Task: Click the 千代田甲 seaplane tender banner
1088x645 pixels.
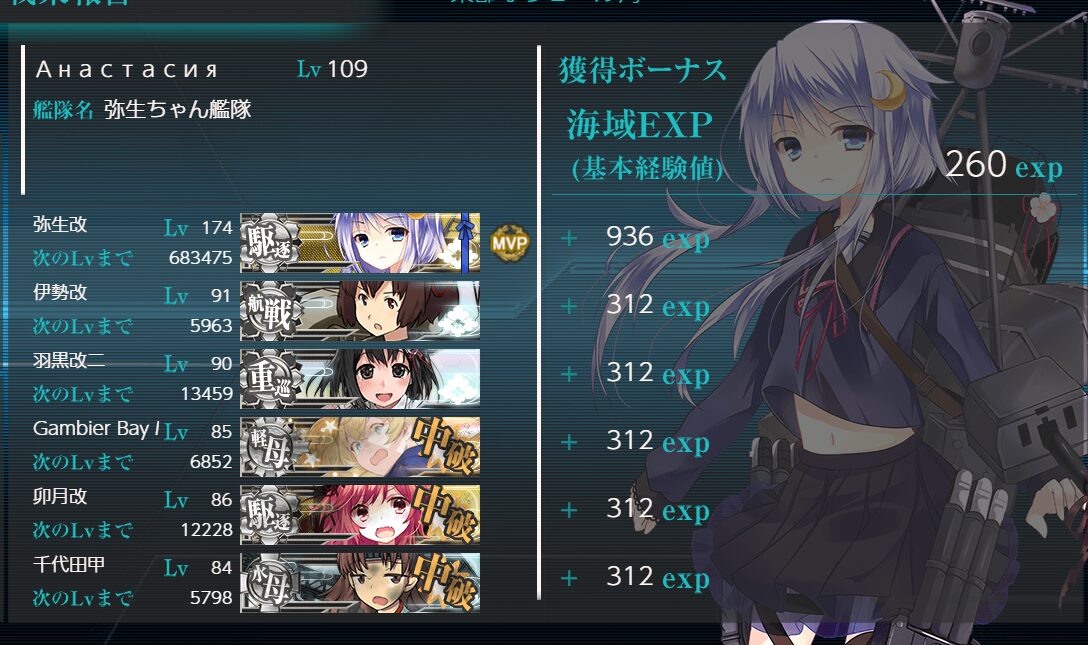Action: click(x=360, y=582)
